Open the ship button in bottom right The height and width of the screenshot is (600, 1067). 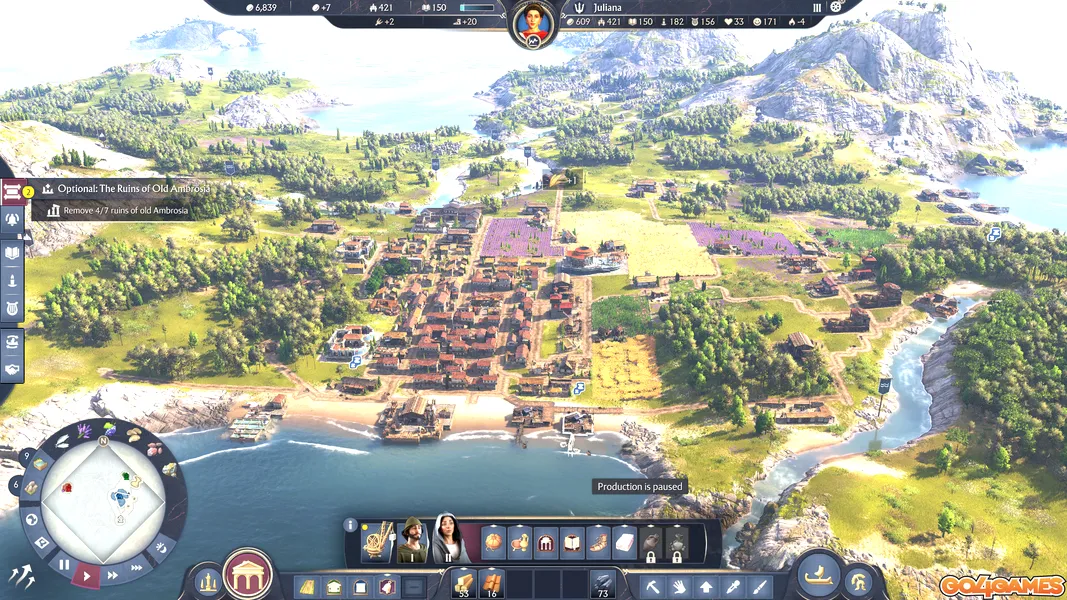[819, 574]
